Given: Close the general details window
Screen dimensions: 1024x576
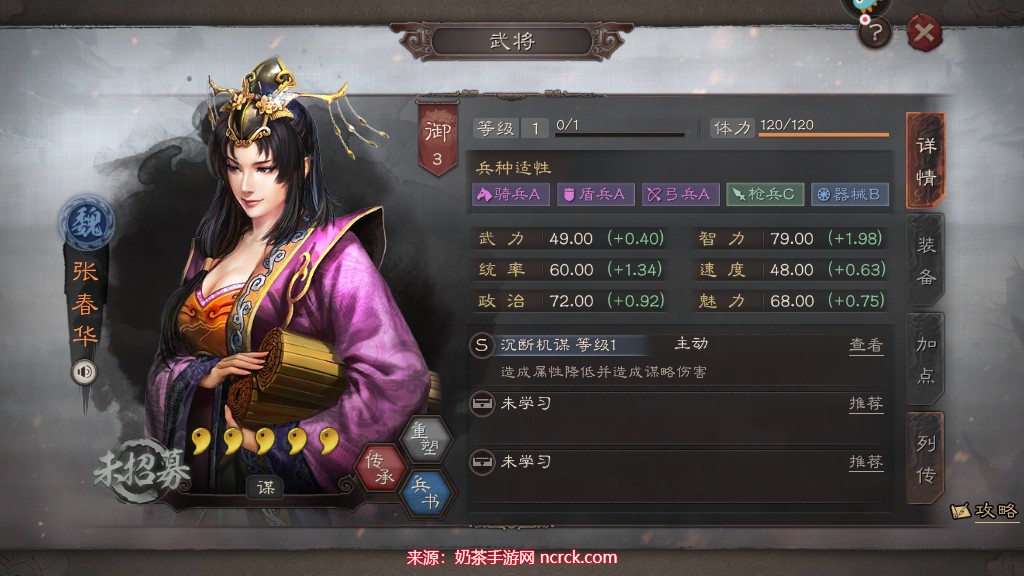Looking at the screenshot, I should click(925, 34).
